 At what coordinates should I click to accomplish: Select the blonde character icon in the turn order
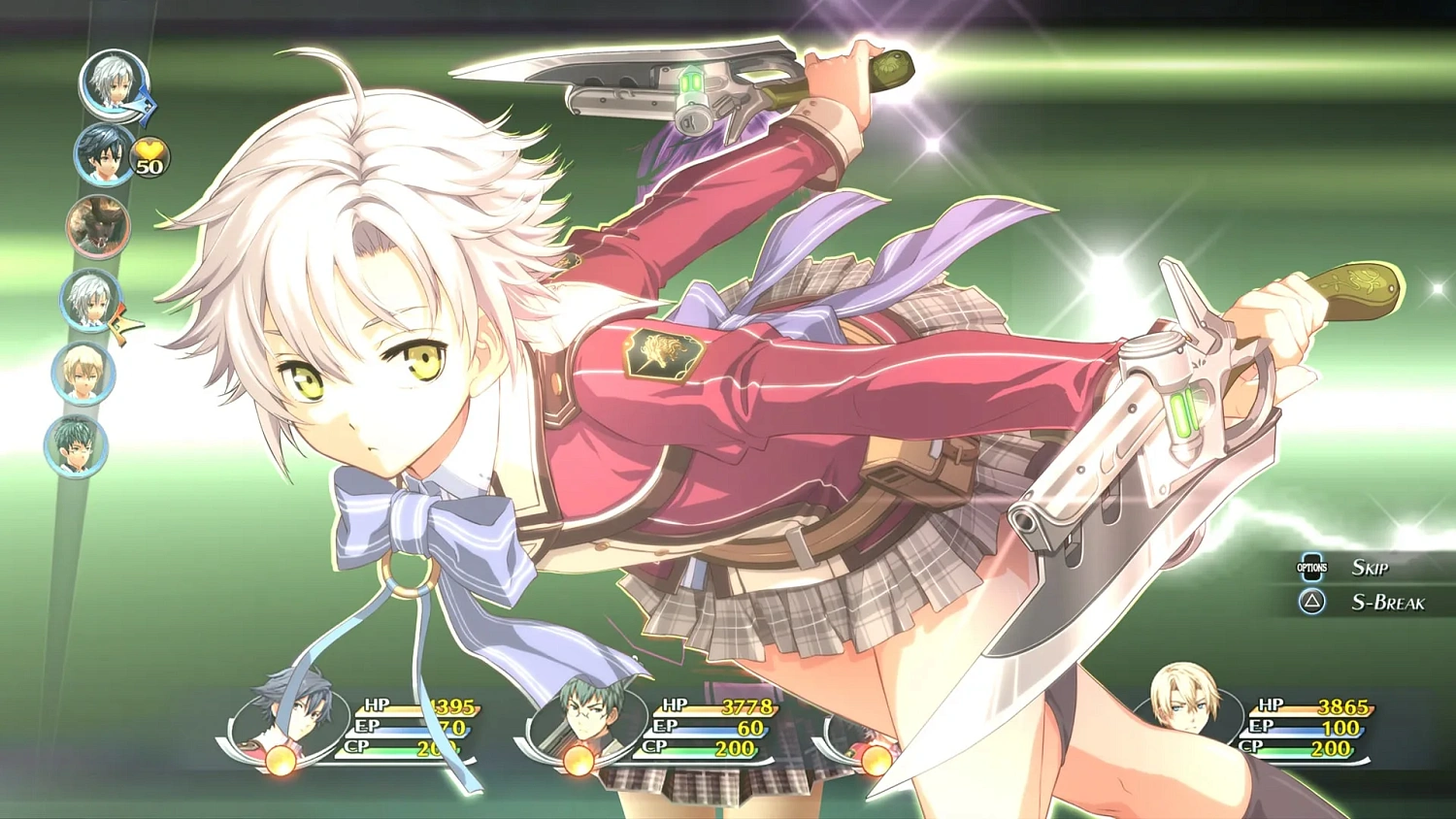point(85,374)
